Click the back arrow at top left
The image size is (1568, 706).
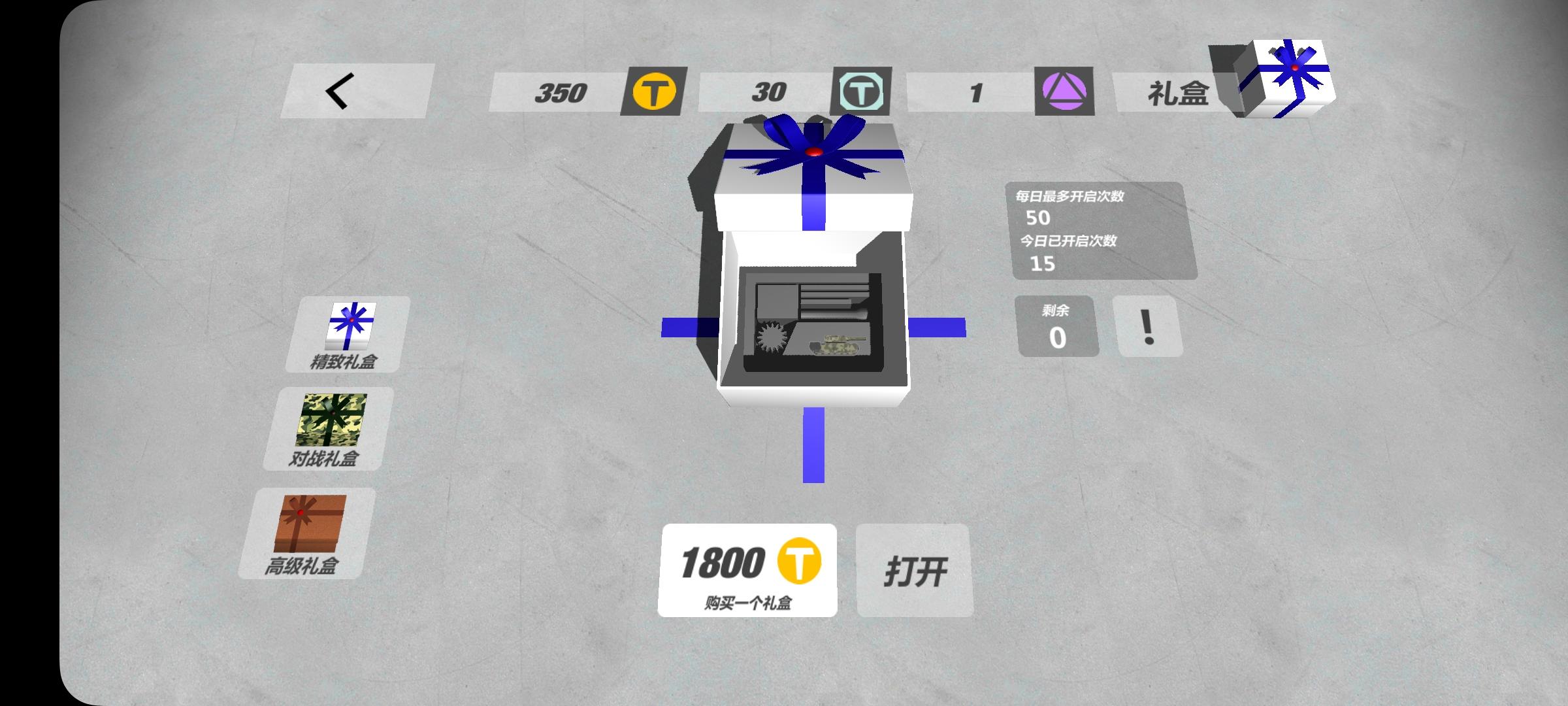[340, 90]
